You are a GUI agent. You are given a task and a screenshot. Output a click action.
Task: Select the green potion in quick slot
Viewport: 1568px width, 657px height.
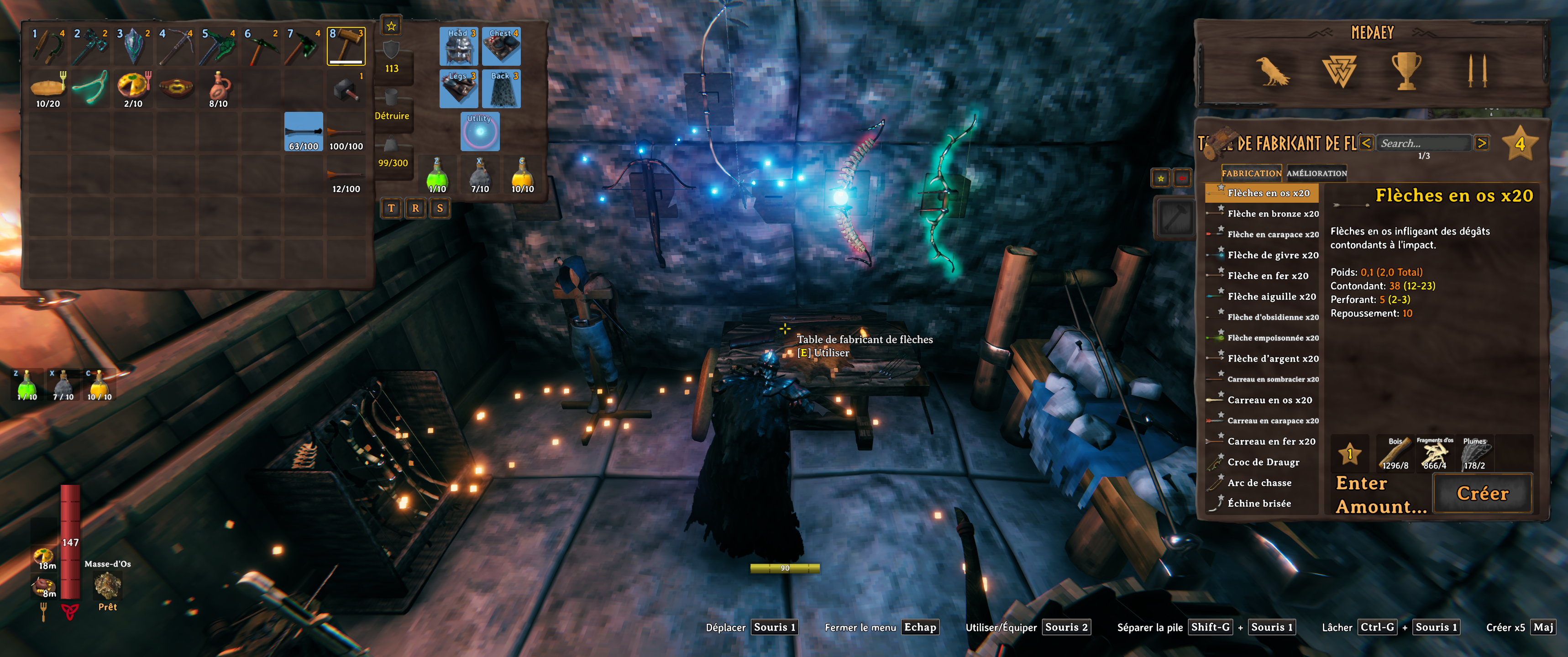437,175
